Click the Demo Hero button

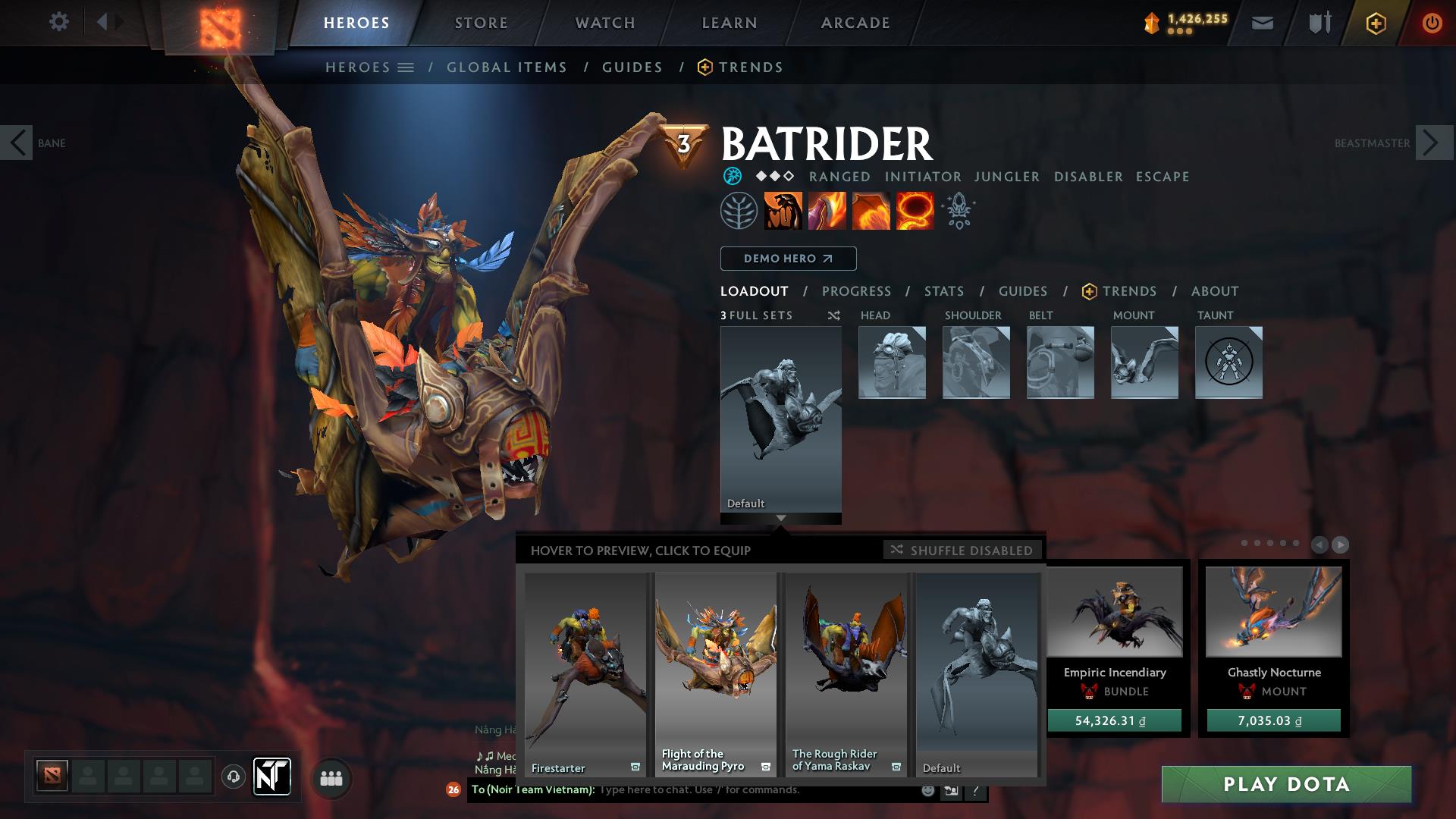pyautogui.click(x=787, y=259)
